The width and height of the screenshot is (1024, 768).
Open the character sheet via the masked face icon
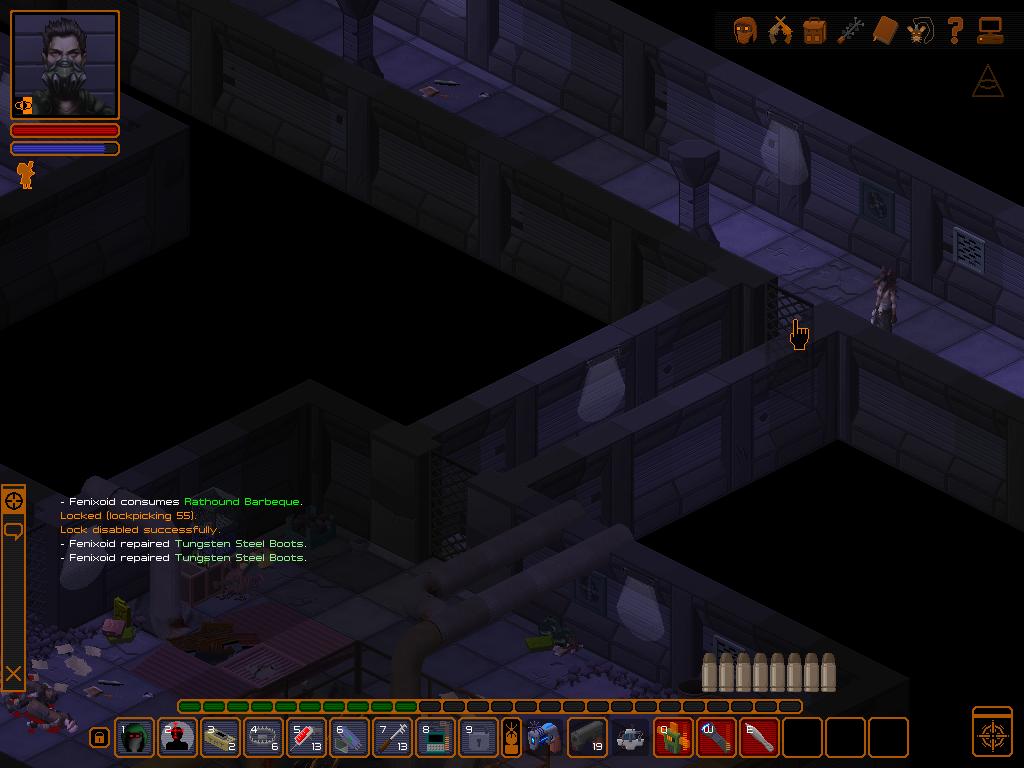click(x=744, y=30)
